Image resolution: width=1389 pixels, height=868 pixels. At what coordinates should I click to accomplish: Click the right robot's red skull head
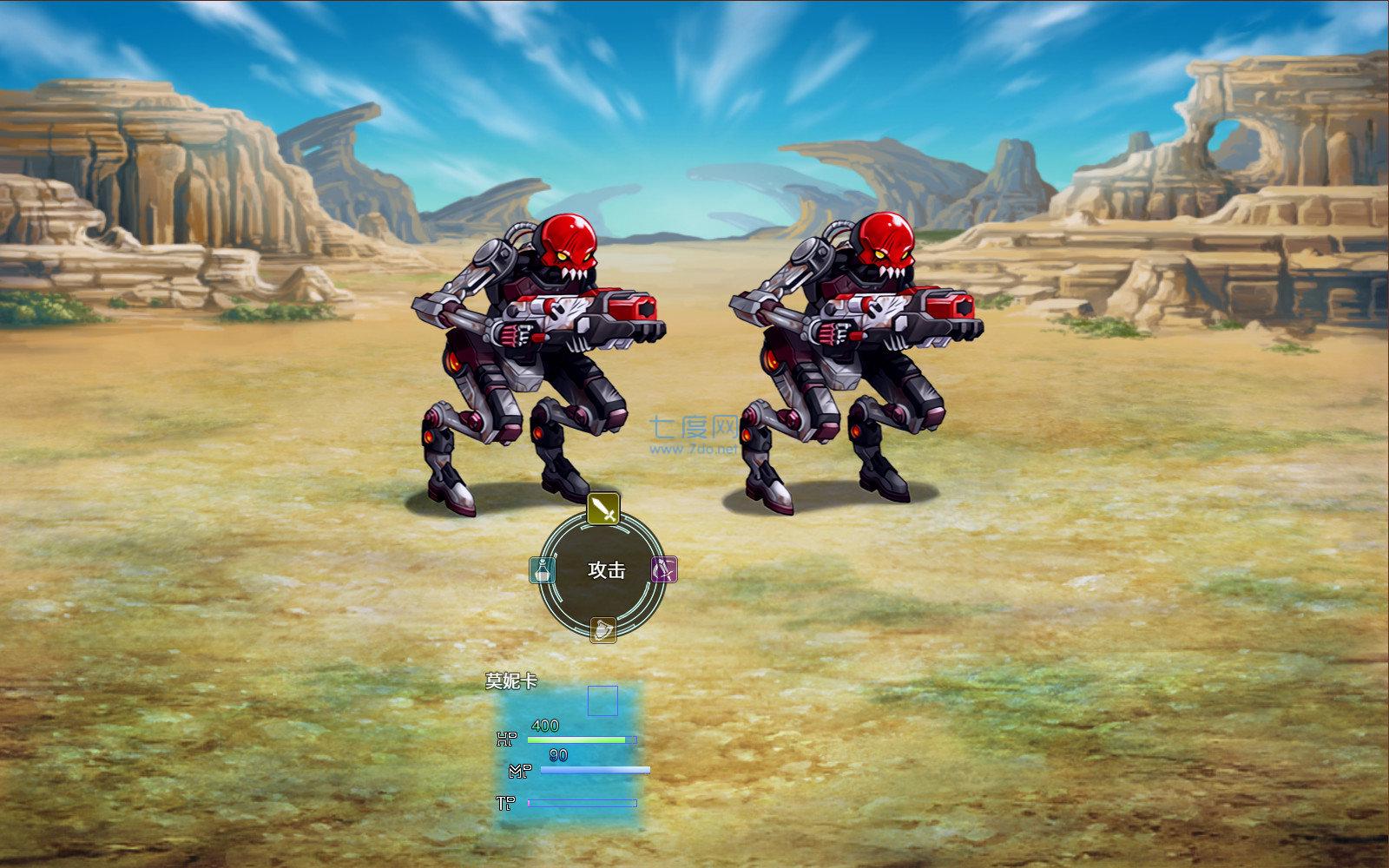click(x=887, y=245)
